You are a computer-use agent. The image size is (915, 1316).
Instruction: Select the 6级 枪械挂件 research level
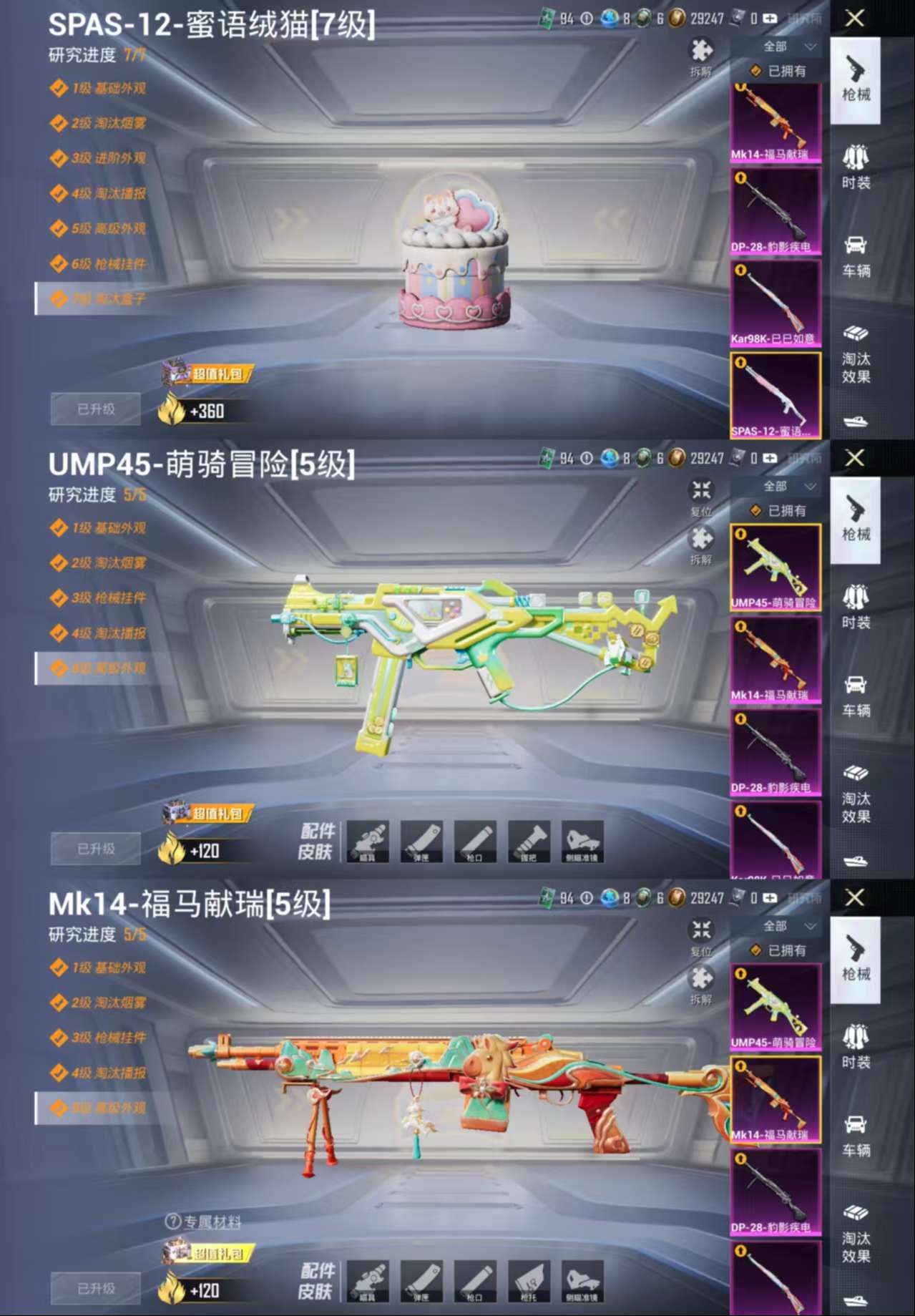point(107,264)
